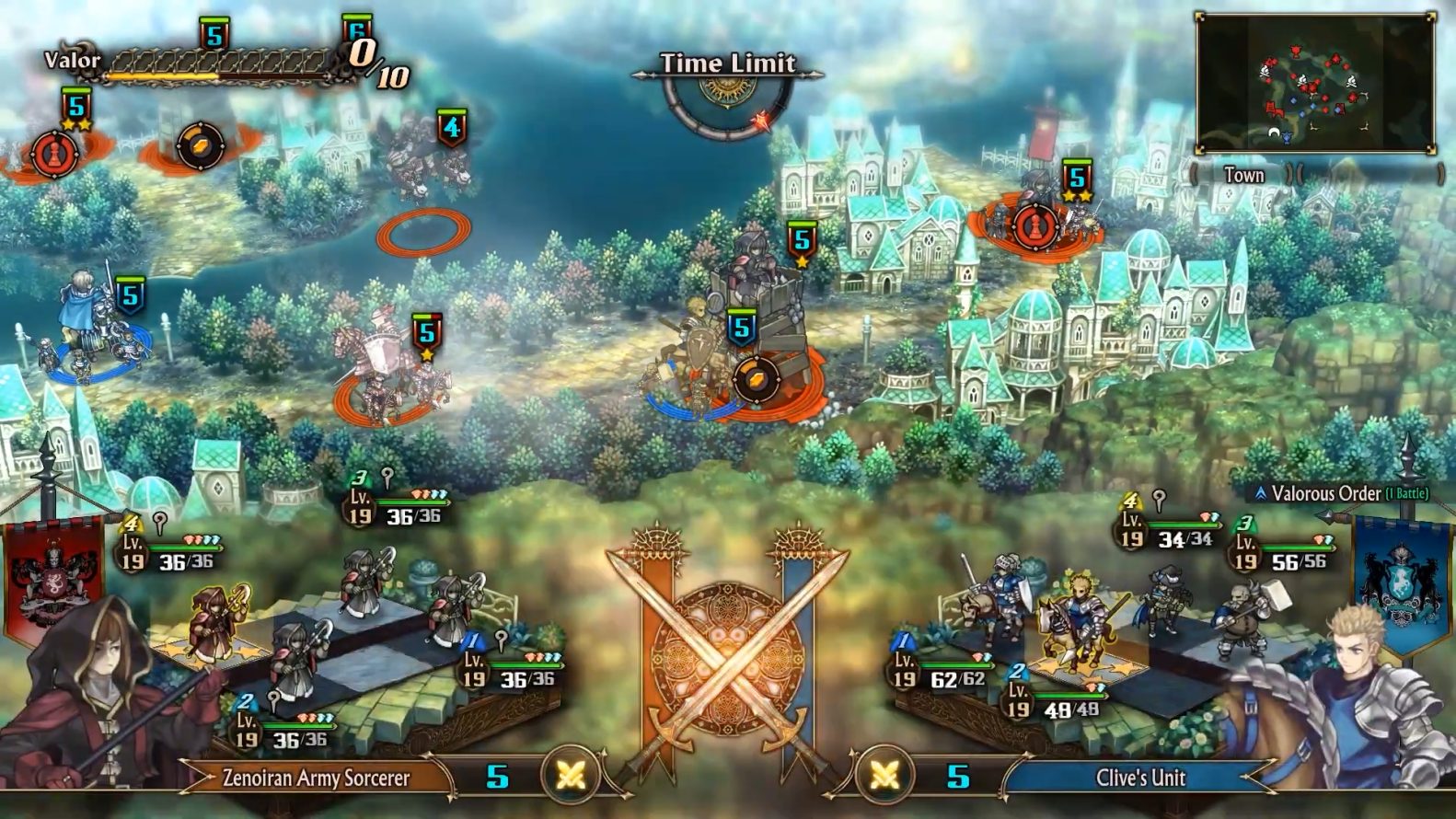1456x819 pixels.
Task: Select the Clive's Unit name banner
Action: point(1140,778)
